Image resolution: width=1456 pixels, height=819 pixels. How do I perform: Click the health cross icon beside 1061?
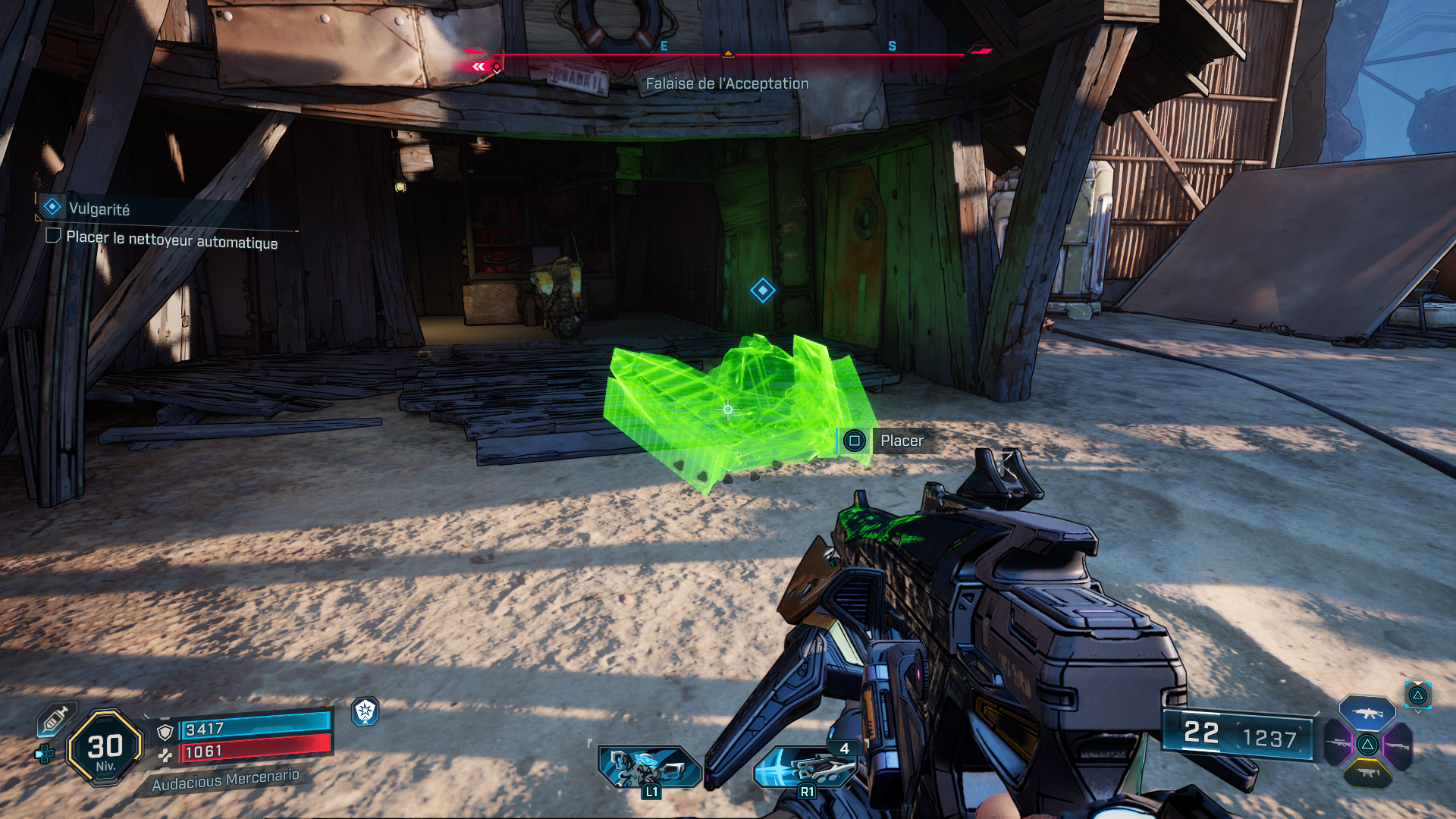tap(166, 755)
